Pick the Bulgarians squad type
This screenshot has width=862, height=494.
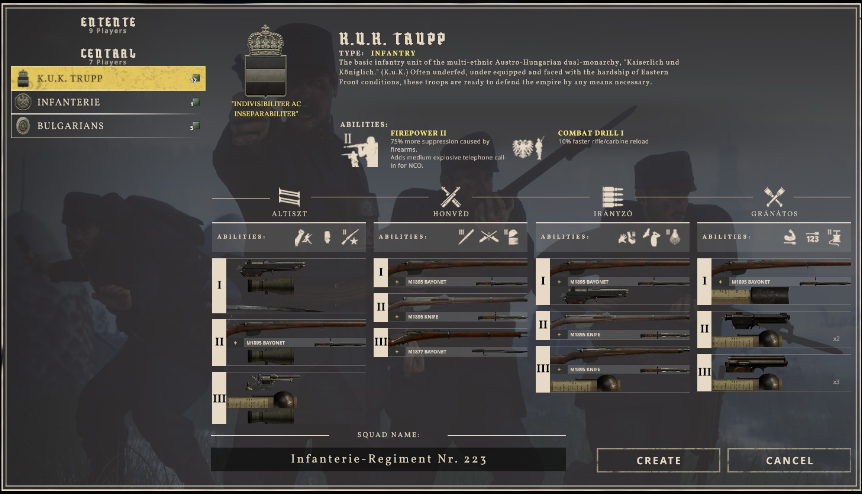tap(108, 126)
